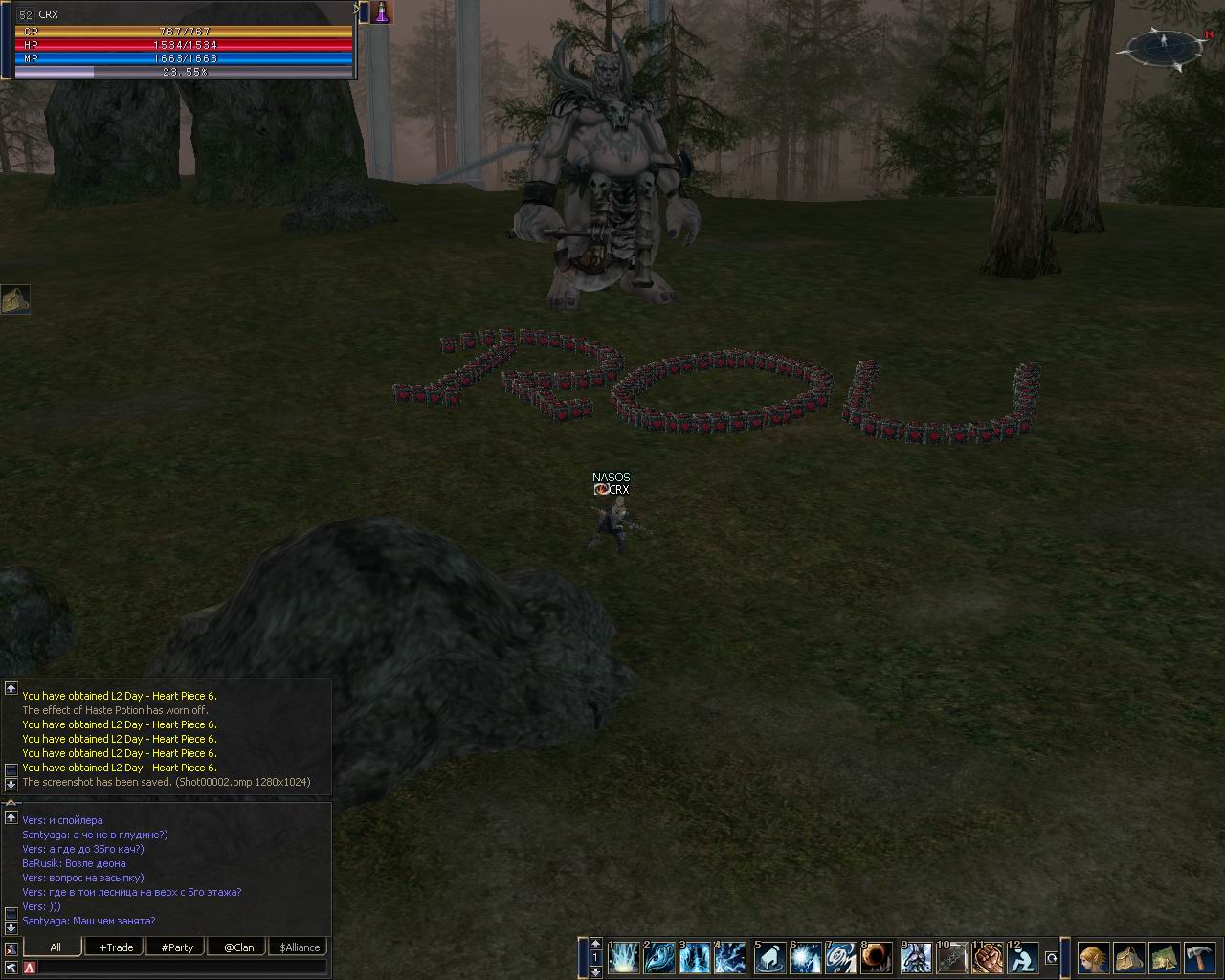Viewport: 1225px width, 980px height.
Task: Click the hammer icon in the menu bar
Action: point(1199,957)
